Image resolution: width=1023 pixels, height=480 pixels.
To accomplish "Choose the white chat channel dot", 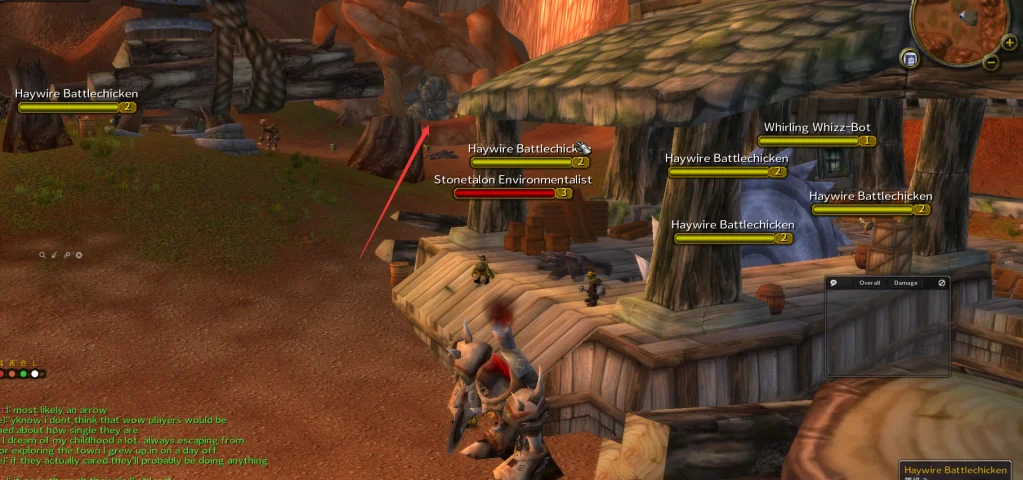I will [x=35, y=373].
